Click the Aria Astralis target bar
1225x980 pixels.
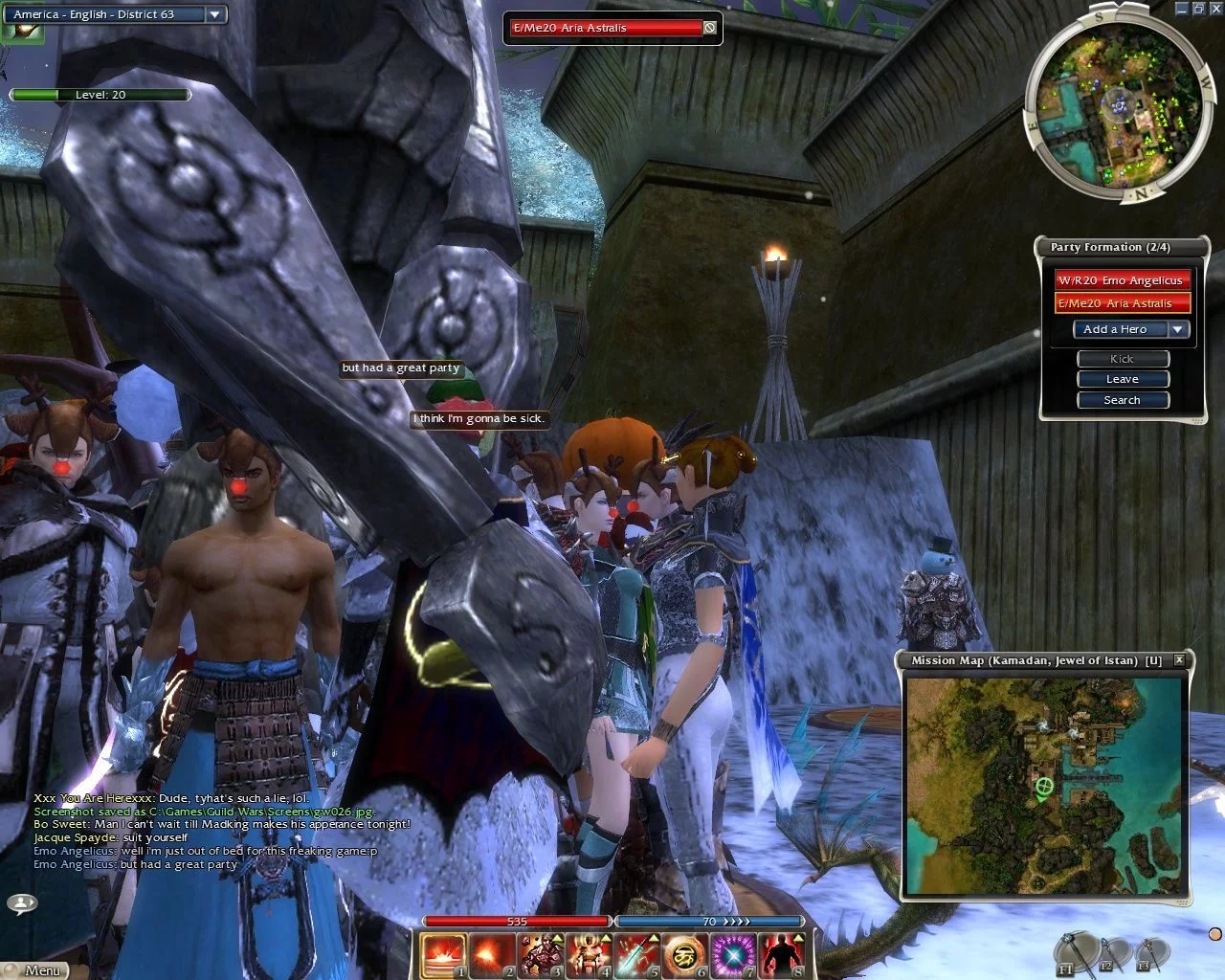click(x=609, y=28)
